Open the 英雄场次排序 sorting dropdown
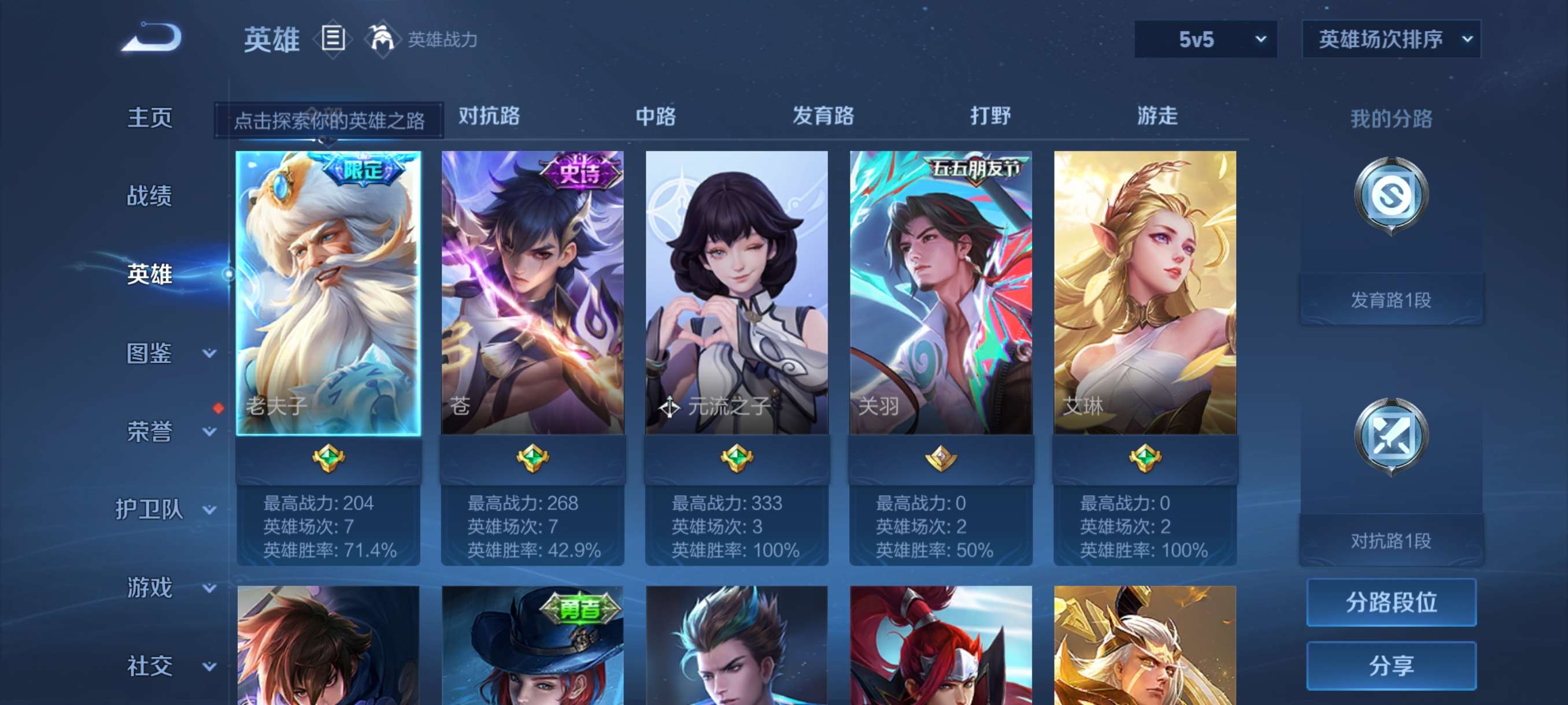 coord(1392,39)
